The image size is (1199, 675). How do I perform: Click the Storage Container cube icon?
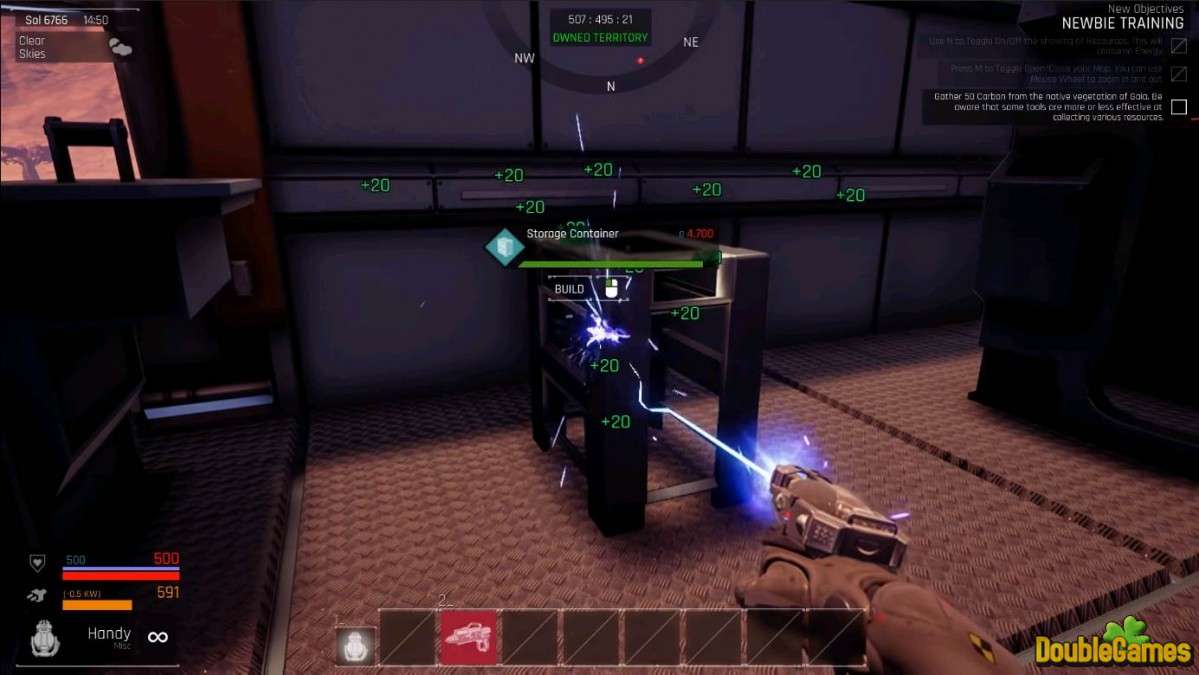[x=504, y=247]
